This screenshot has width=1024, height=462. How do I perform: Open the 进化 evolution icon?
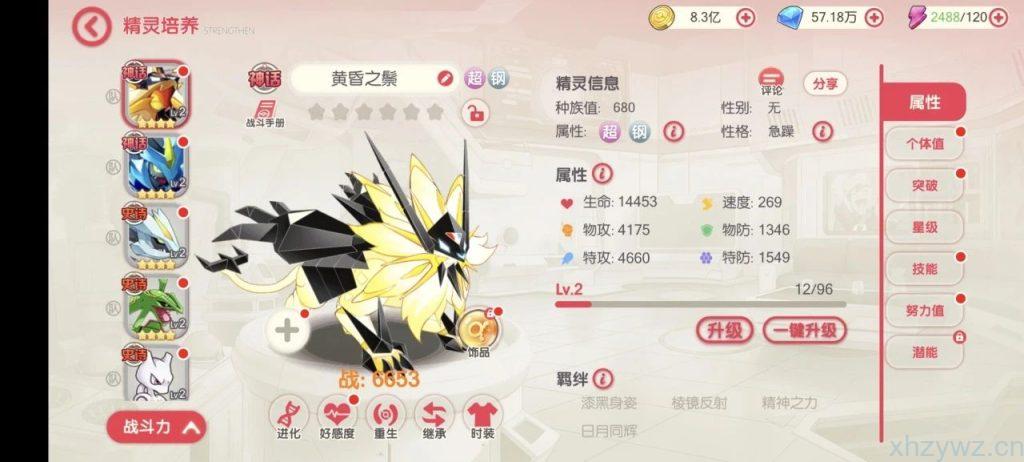tap(288, 413)
